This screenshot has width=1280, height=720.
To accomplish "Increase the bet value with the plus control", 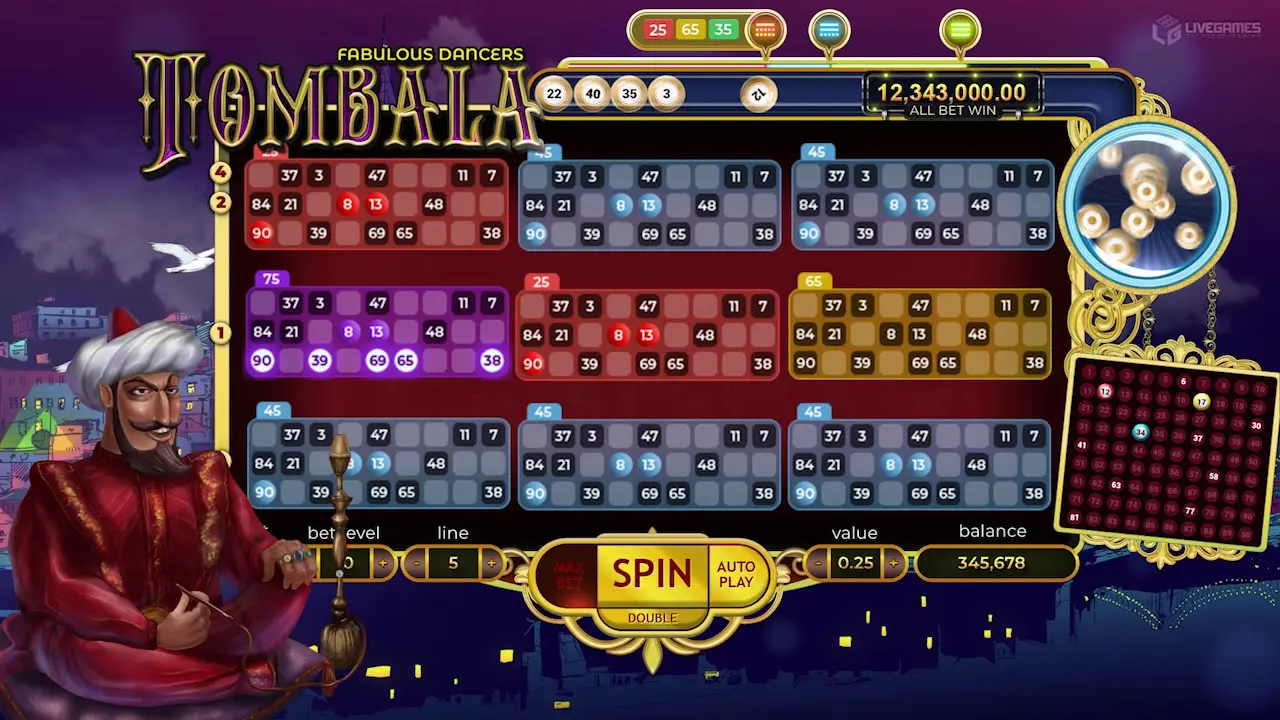I will (894, 563).
